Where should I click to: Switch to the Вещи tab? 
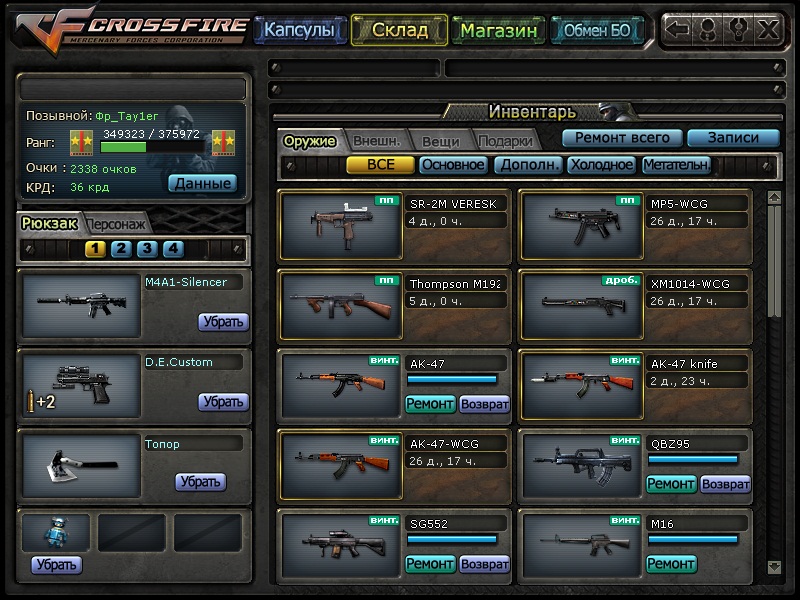(x=439, y=141)
